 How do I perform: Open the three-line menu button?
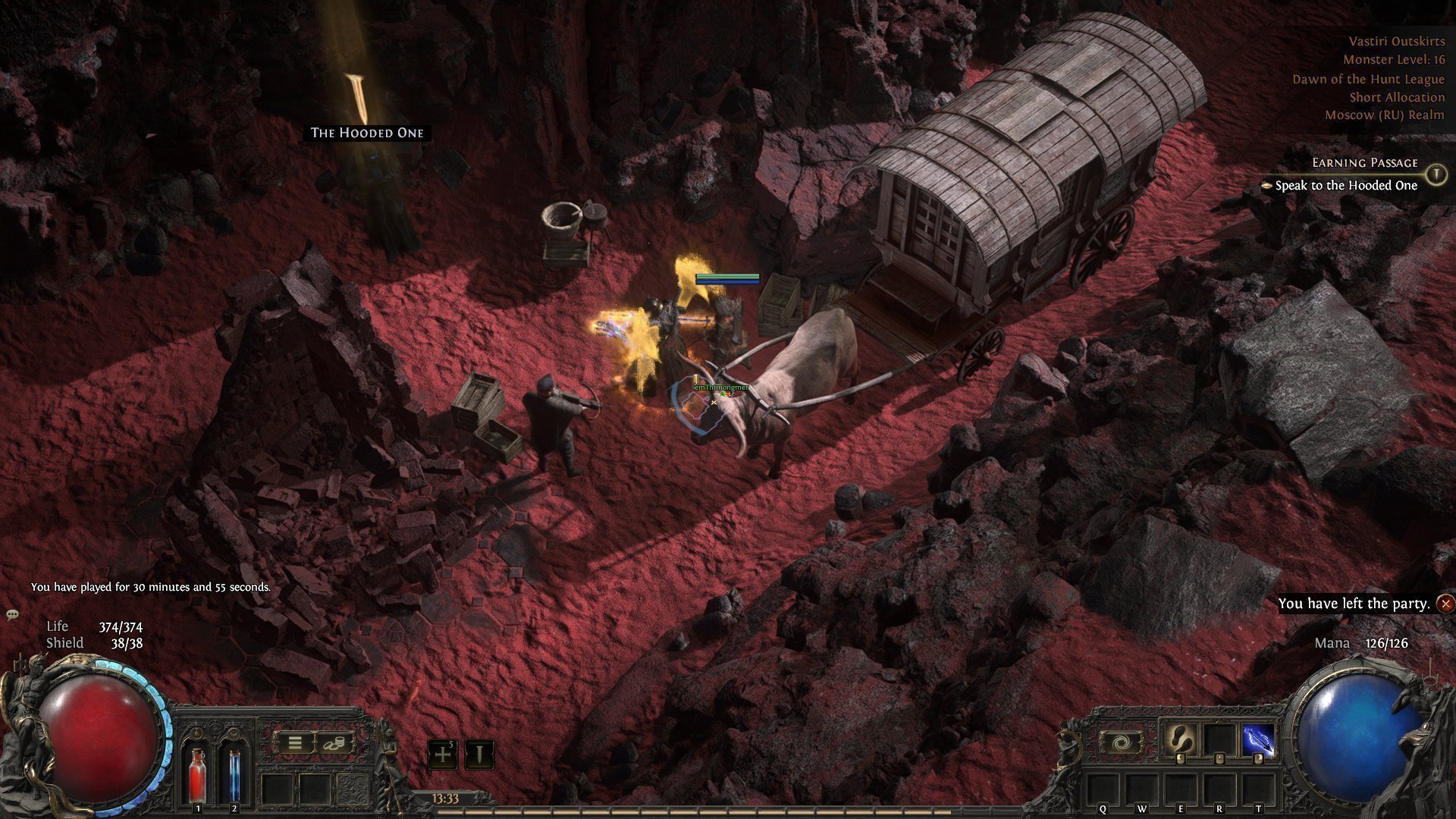point(295,743)
